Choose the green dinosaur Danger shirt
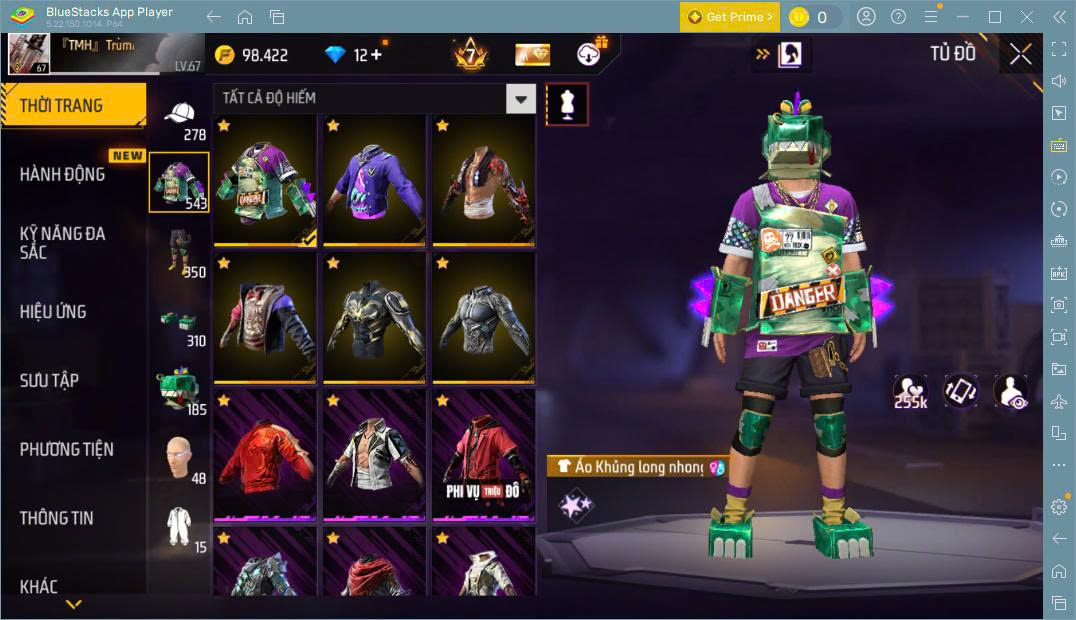 (x=265, y=180)
